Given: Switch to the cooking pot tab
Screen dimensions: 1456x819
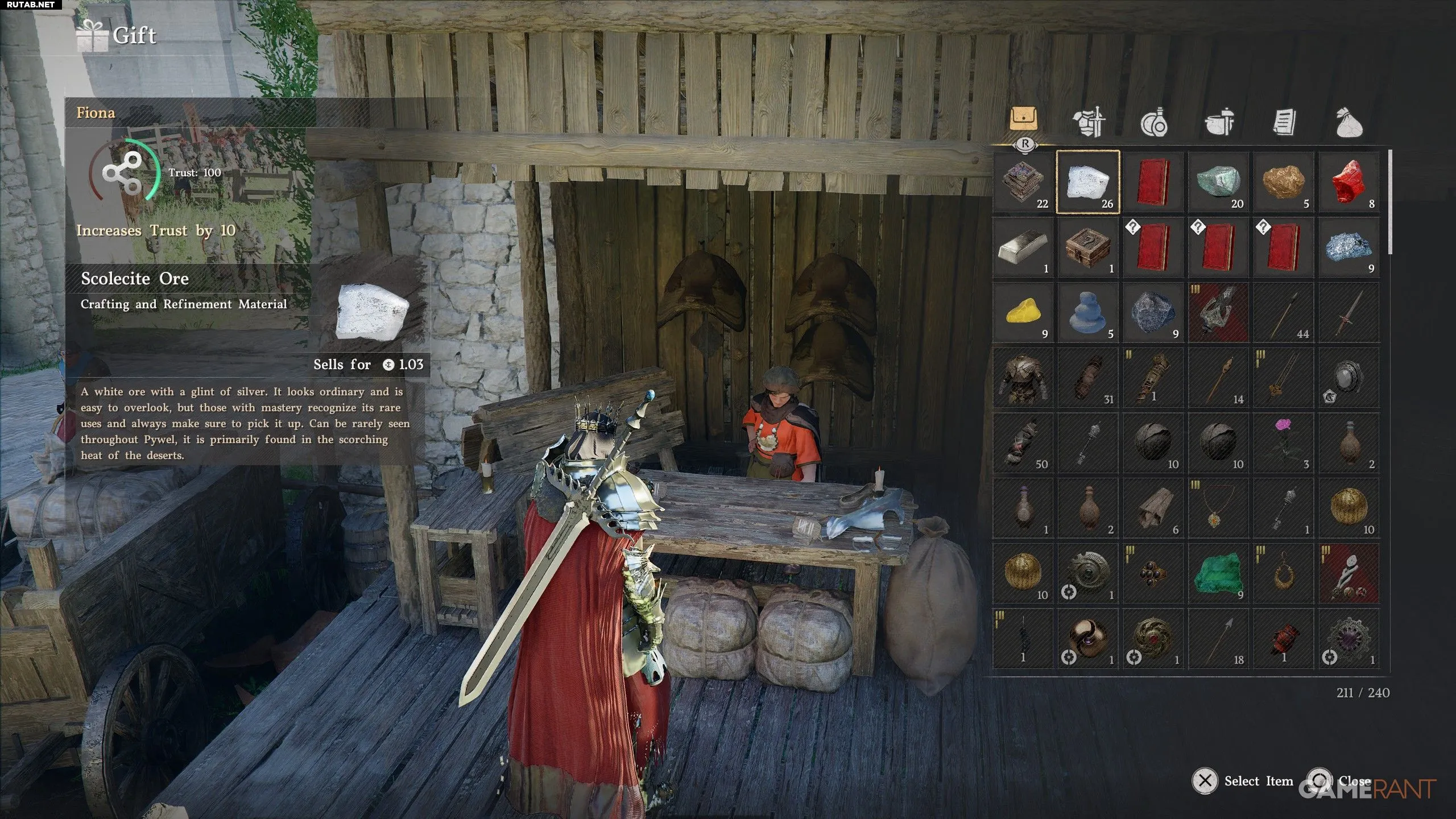Looking at the screenshot, I should [1219, 122].
